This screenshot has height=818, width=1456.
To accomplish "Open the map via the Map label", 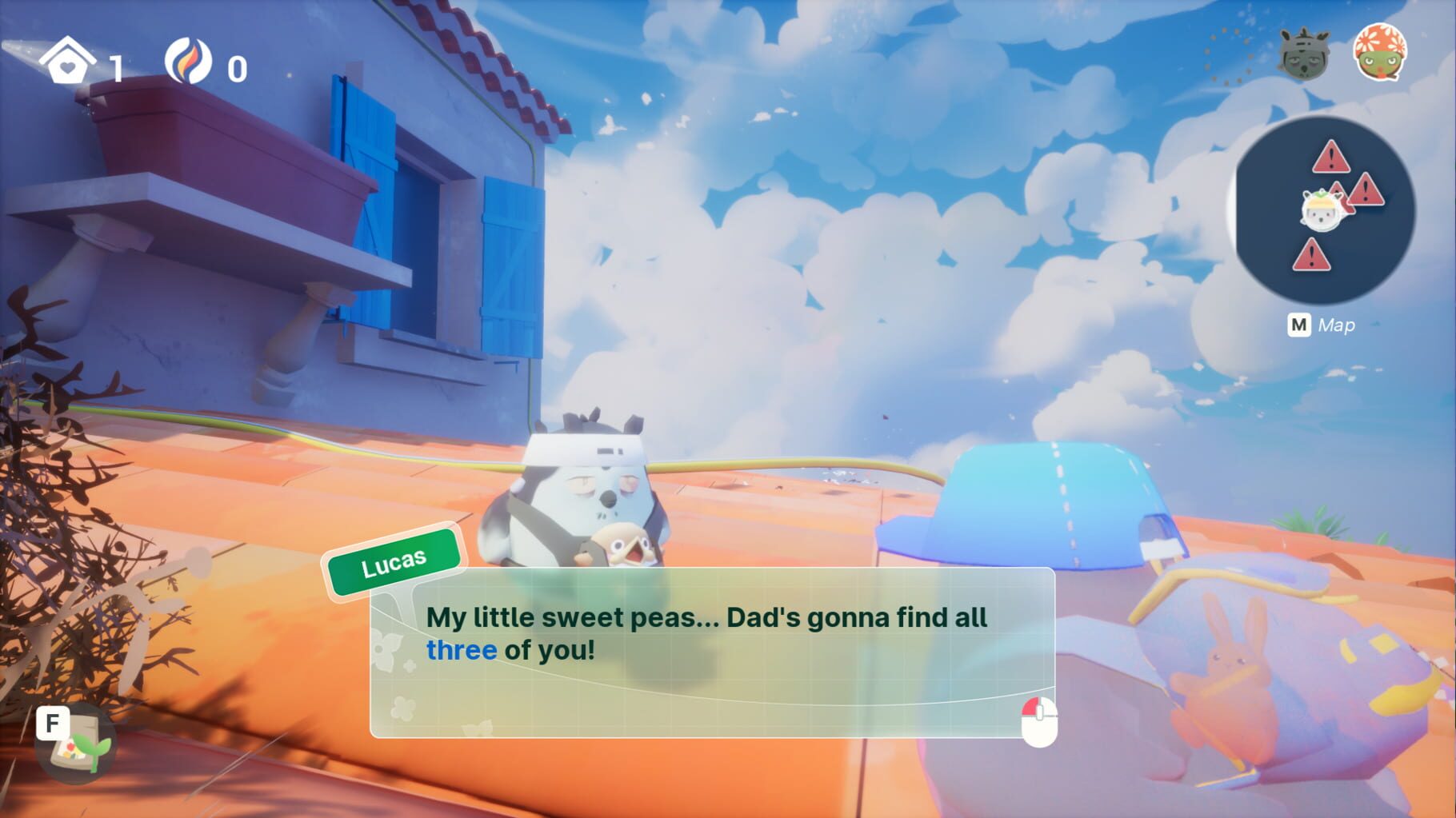I will click(1338, 323).
